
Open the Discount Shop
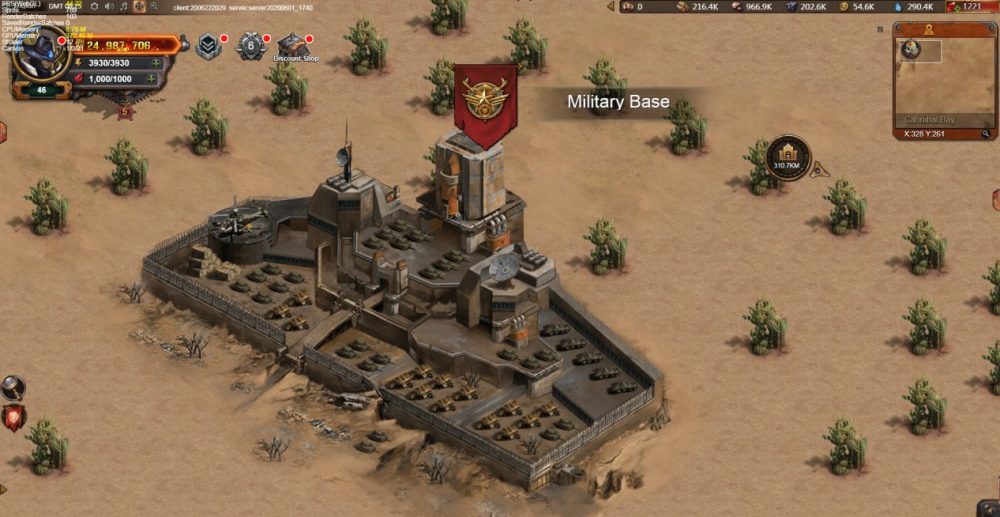pyautogui.click(x=292, y=47)
